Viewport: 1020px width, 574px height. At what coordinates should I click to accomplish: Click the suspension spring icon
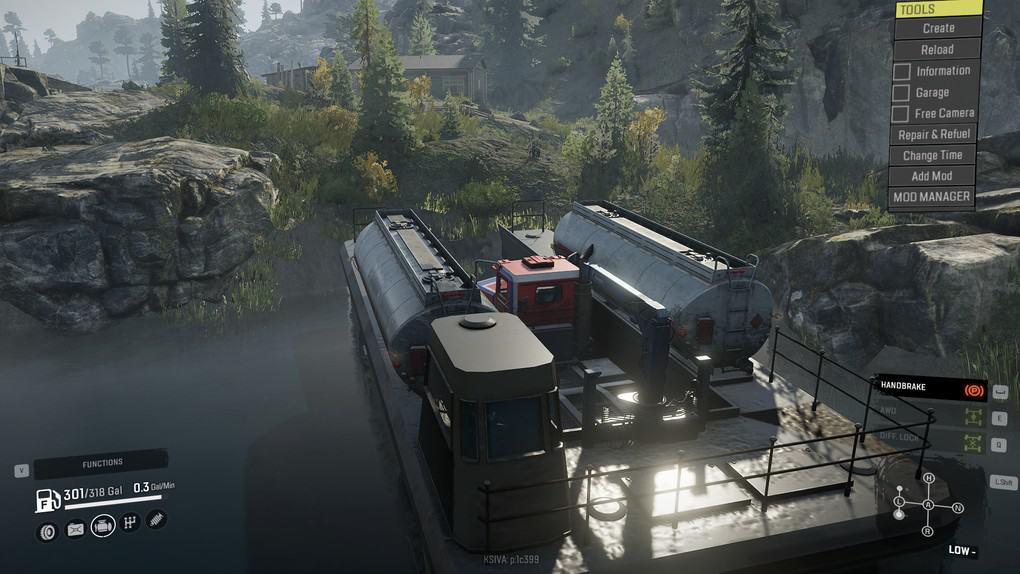tap(157, 519)
